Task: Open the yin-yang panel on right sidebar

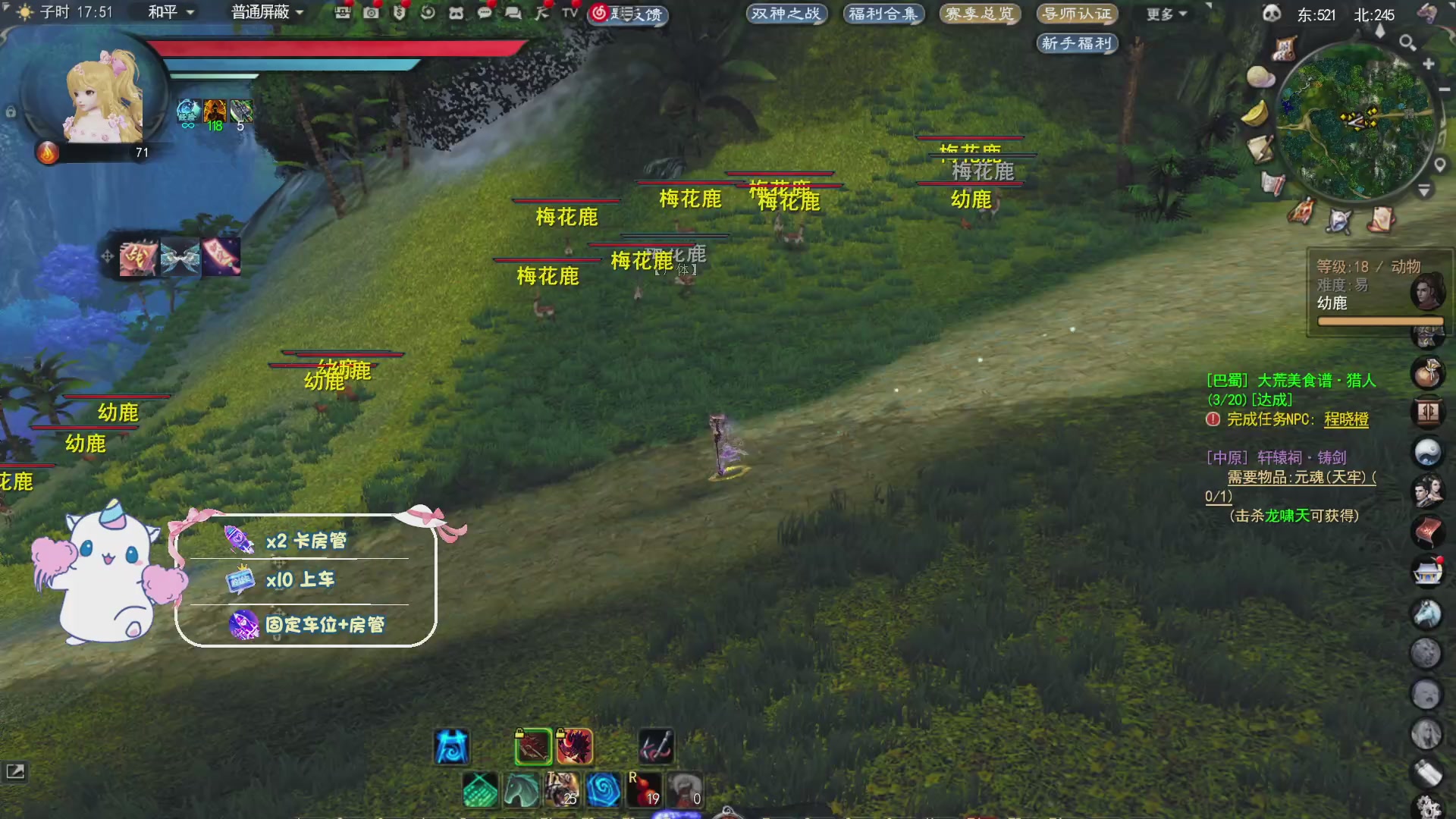Action: click(1428, 450)
